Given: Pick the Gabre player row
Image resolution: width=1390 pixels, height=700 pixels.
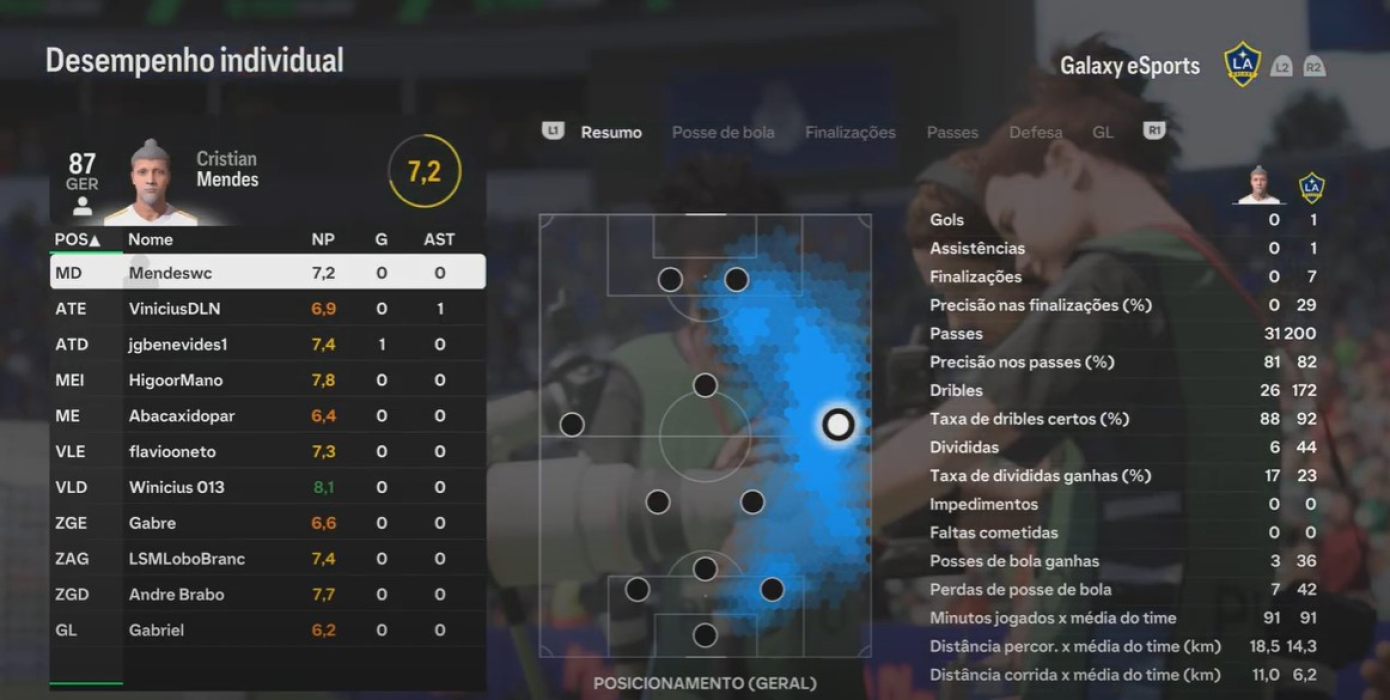Looking at the screenshot, I should [267, 523].
